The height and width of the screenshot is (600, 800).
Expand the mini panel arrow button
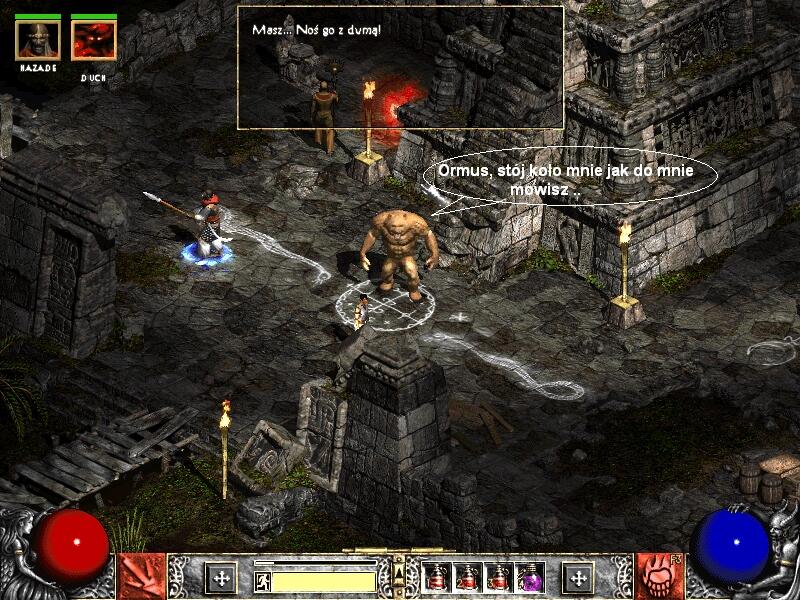tap(398, 572)
